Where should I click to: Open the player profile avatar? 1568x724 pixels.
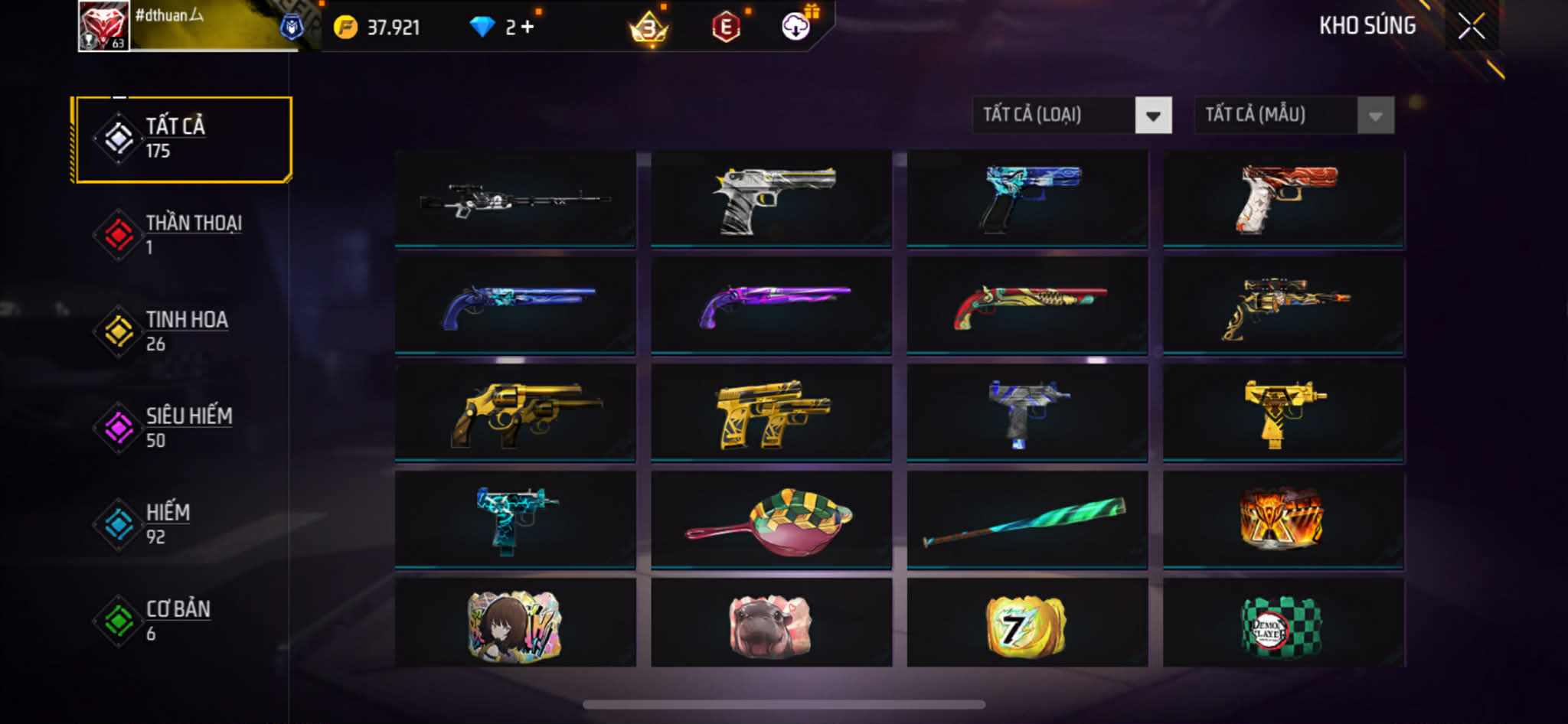point(103,26)
